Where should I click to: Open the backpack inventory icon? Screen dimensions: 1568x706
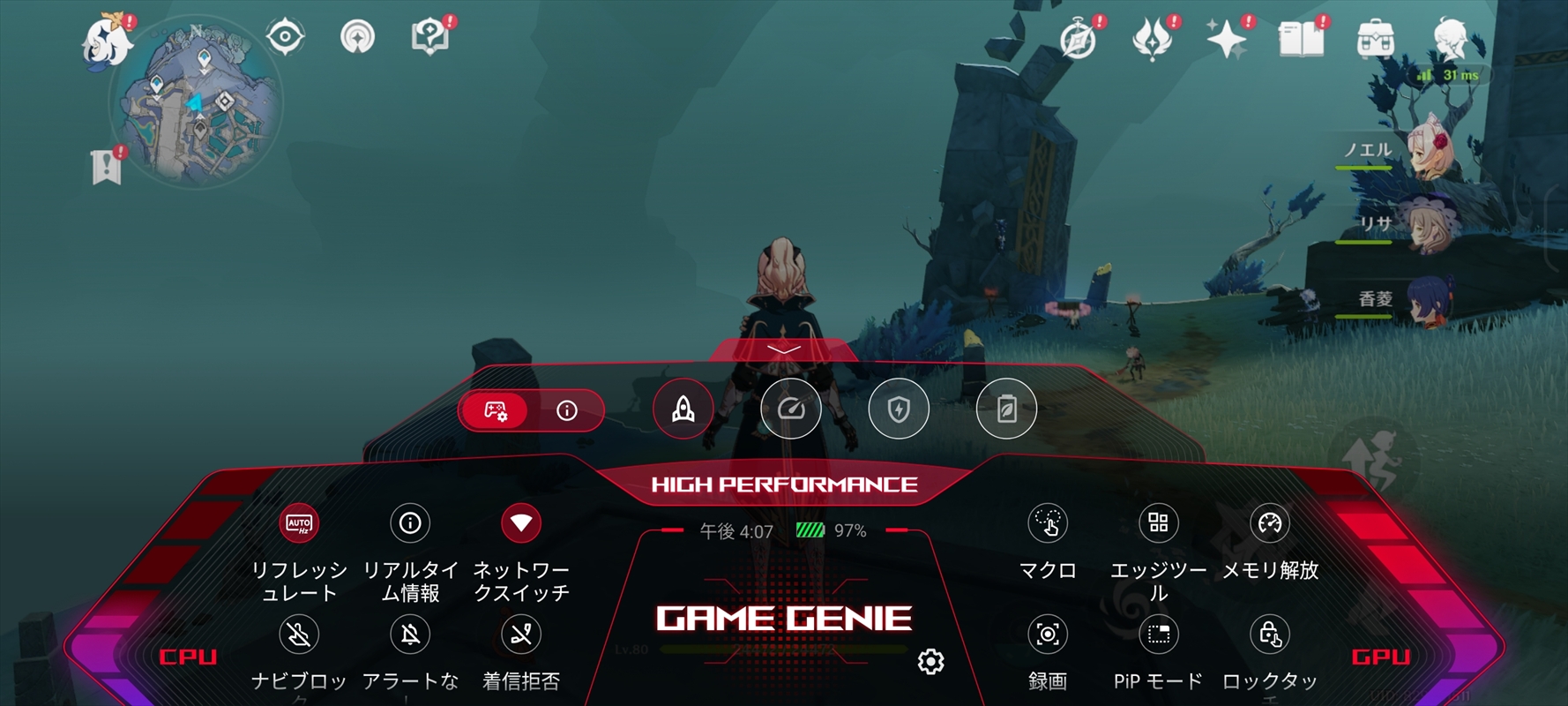coord(1375,40)
